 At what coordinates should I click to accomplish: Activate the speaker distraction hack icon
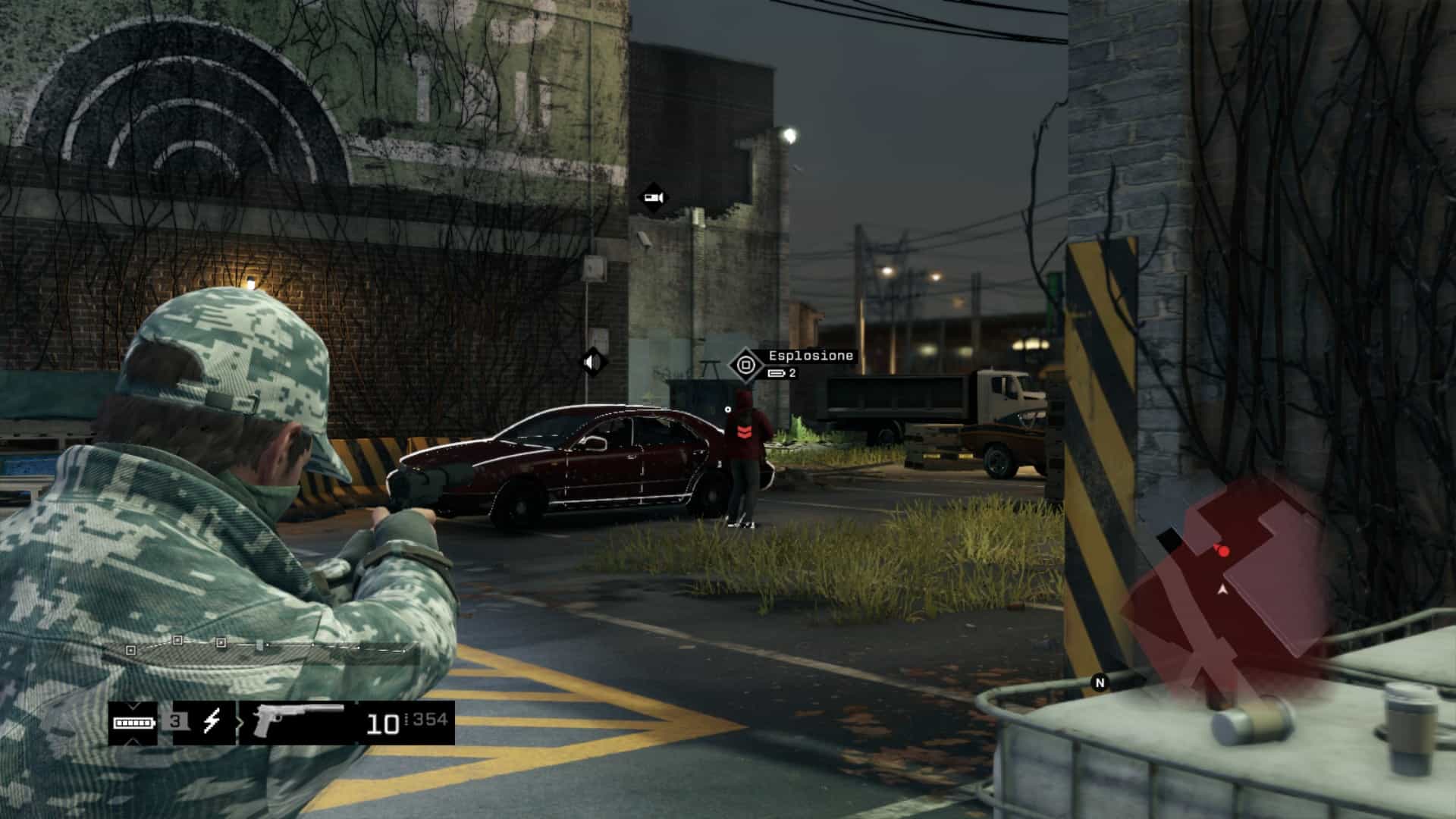click(592, 362)
